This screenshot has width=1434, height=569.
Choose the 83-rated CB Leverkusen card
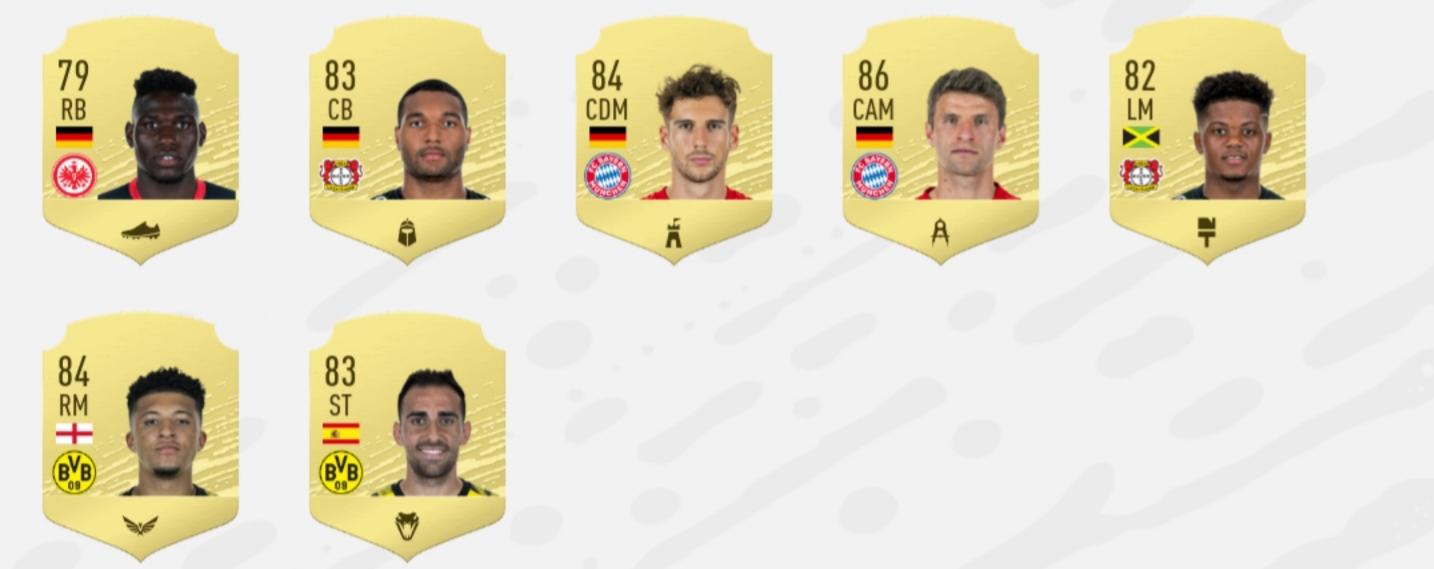coord(407,140)
